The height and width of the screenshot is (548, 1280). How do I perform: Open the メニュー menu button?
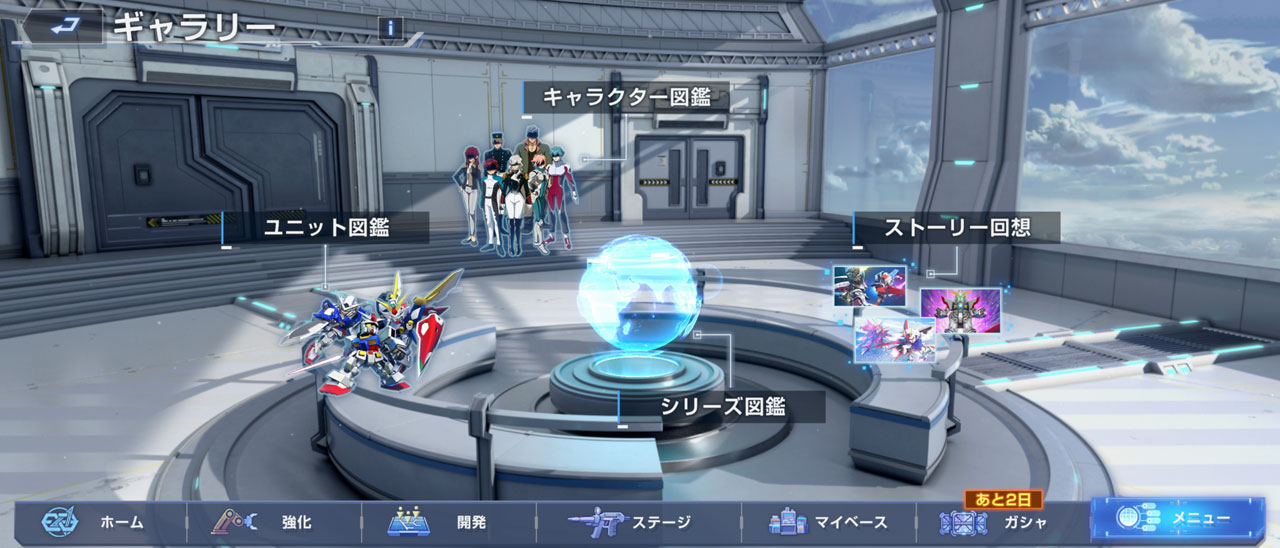tap(1176, 520)
